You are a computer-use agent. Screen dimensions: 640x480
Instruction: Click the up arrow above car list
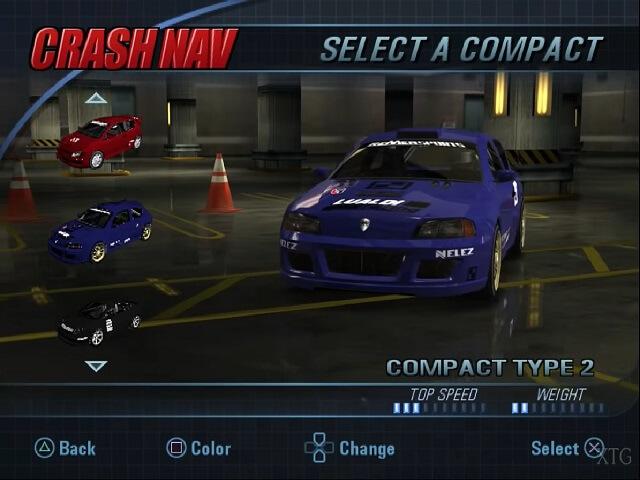click(96, 98)
